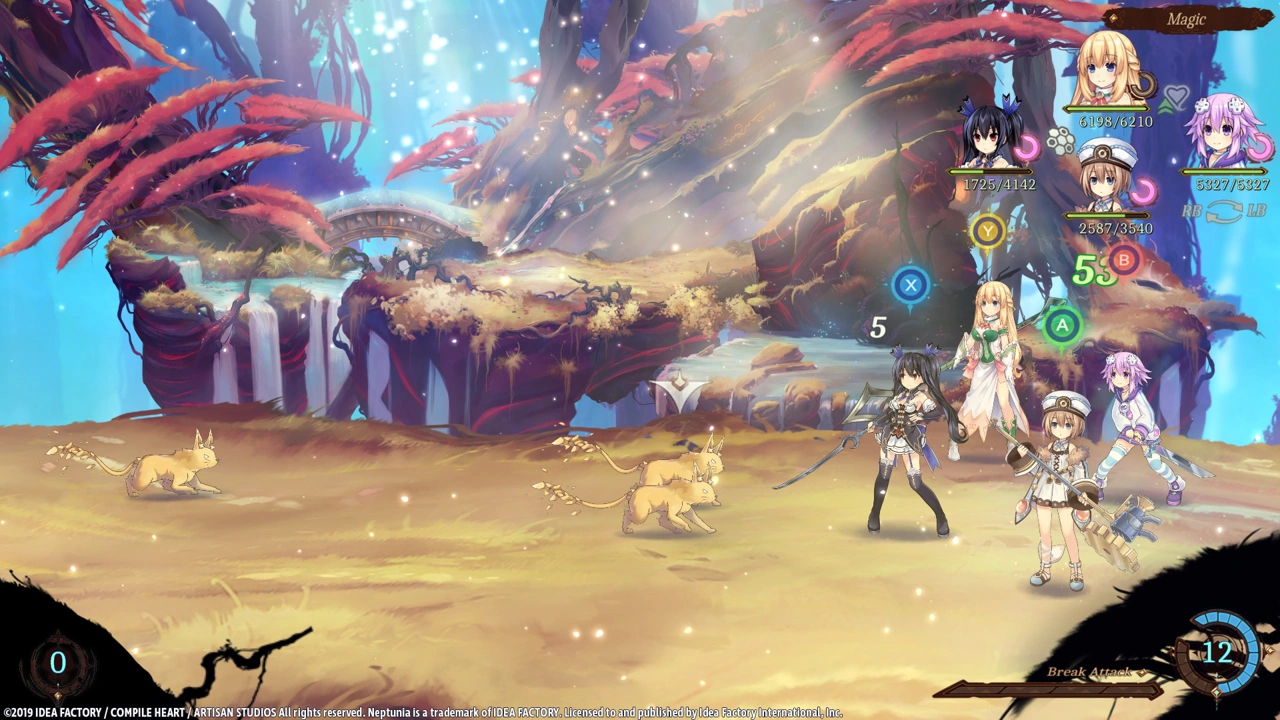Click the honeycomb hexagon cluster icon
The height and width of the screenshot is (720, 1280).
[x=1060, y=143]
